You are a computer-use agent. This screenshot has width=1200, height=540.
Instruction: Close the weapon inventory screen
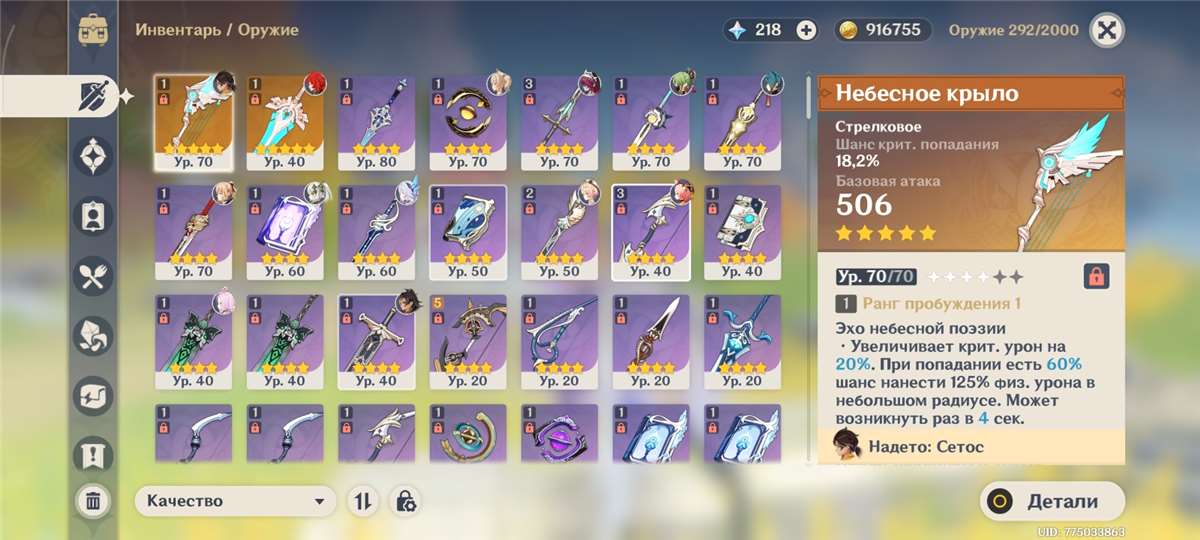(x=1106, y=30)
